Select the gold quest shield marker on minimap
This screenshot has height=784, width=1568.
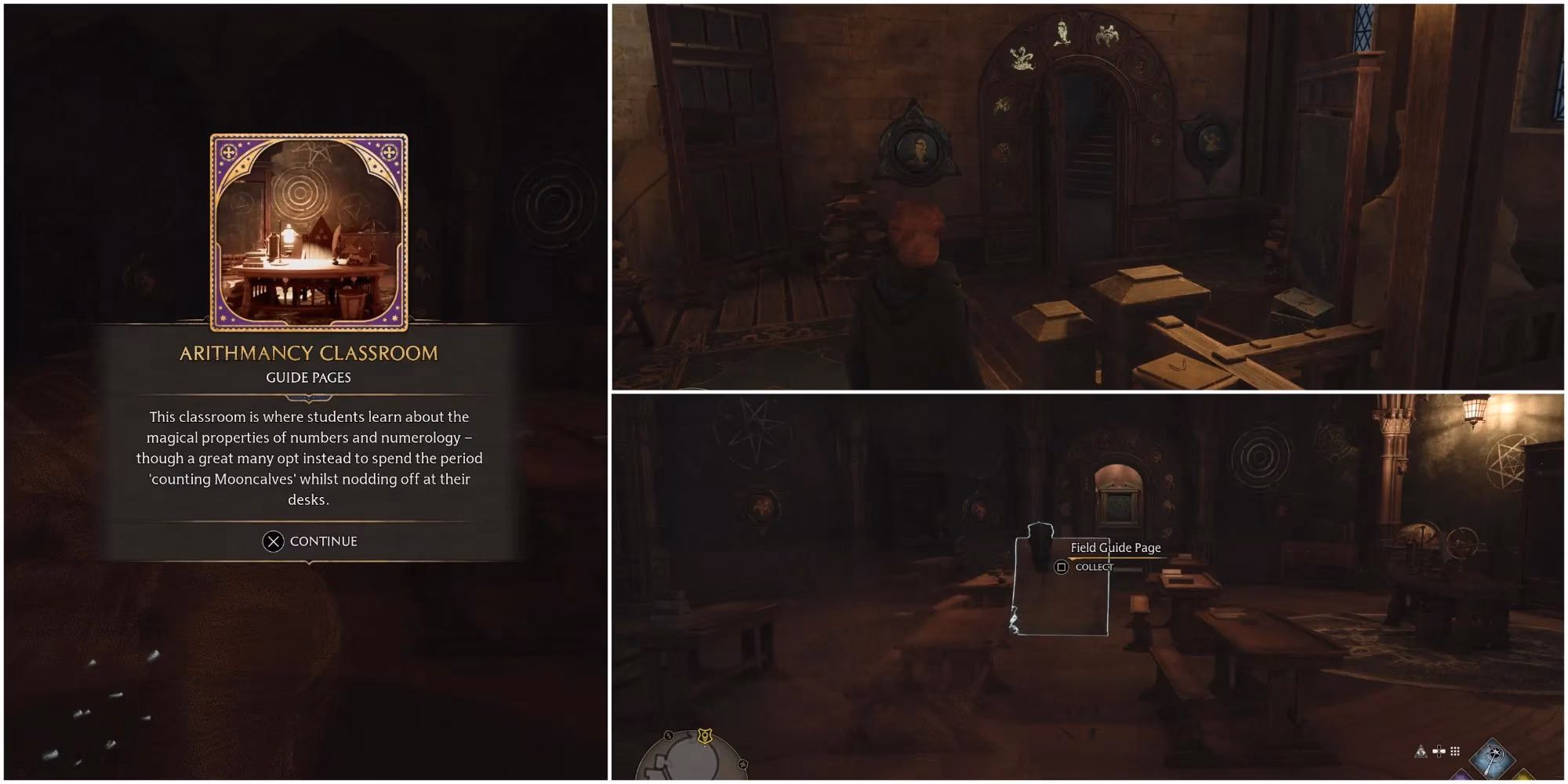click(x=705, y=735)
